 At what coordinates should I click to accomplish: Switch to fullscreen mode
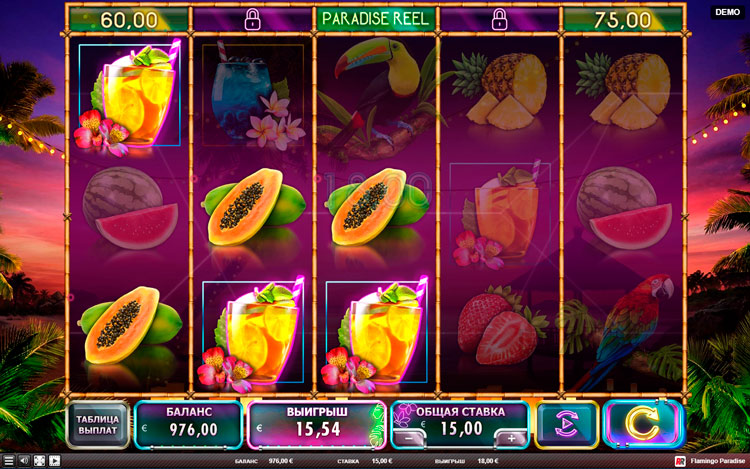(x=39, y=461)
